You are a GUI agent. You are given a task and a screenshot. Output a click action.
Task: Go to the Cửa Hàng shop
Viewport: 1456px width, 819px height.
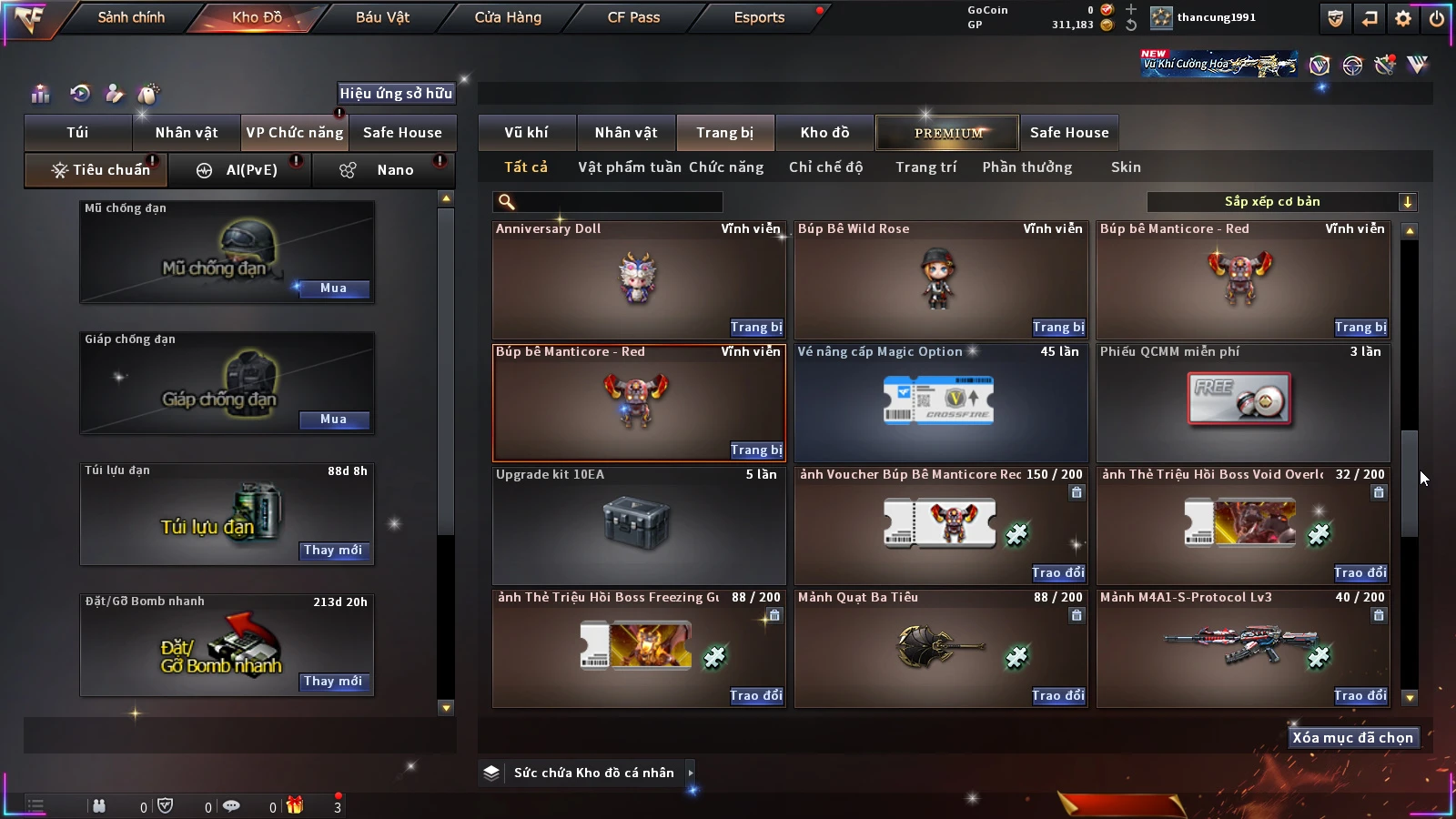point(508,17)
